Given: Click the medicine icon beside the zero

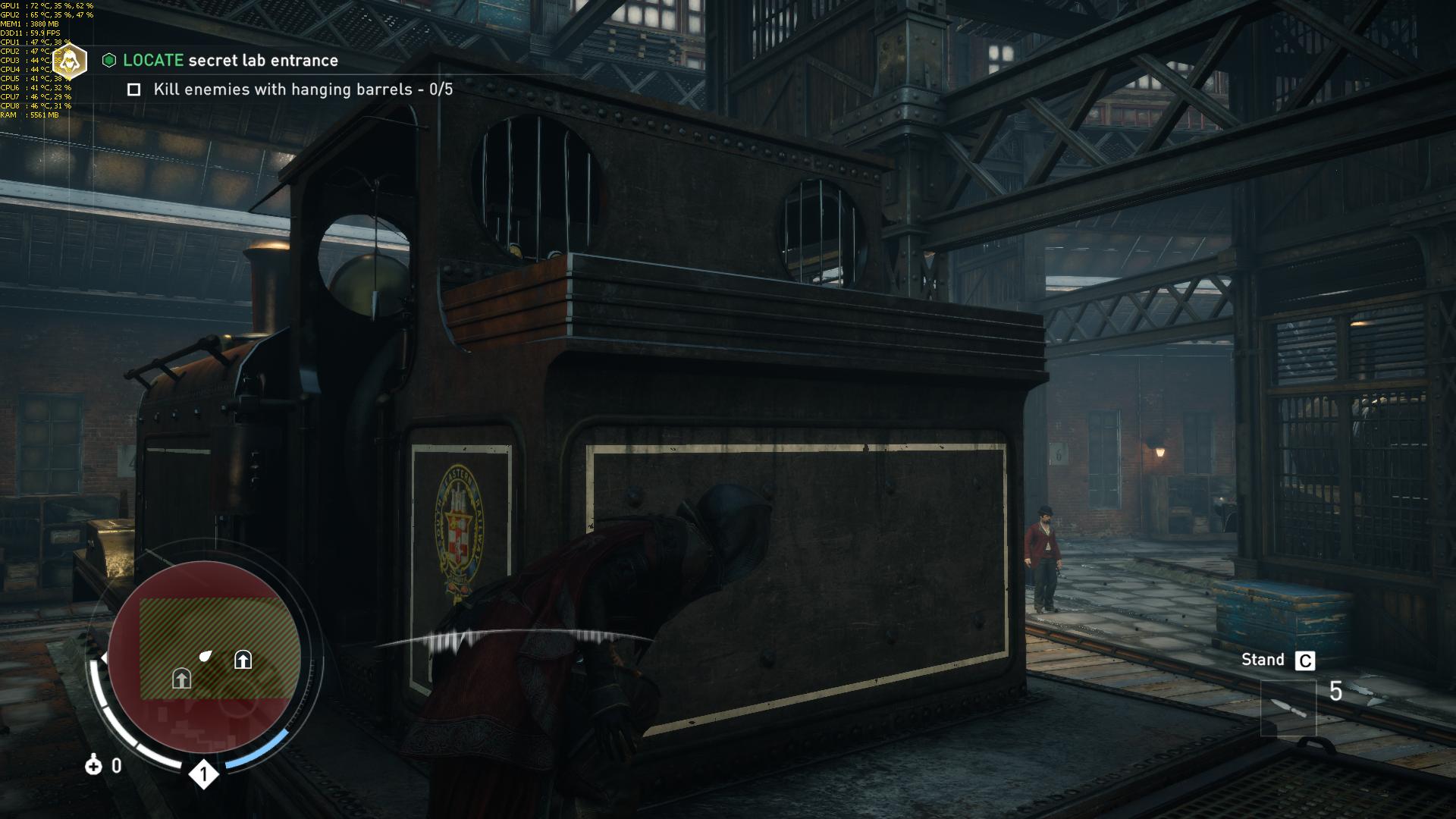Looking at the screenshot, I should [93, 765].
